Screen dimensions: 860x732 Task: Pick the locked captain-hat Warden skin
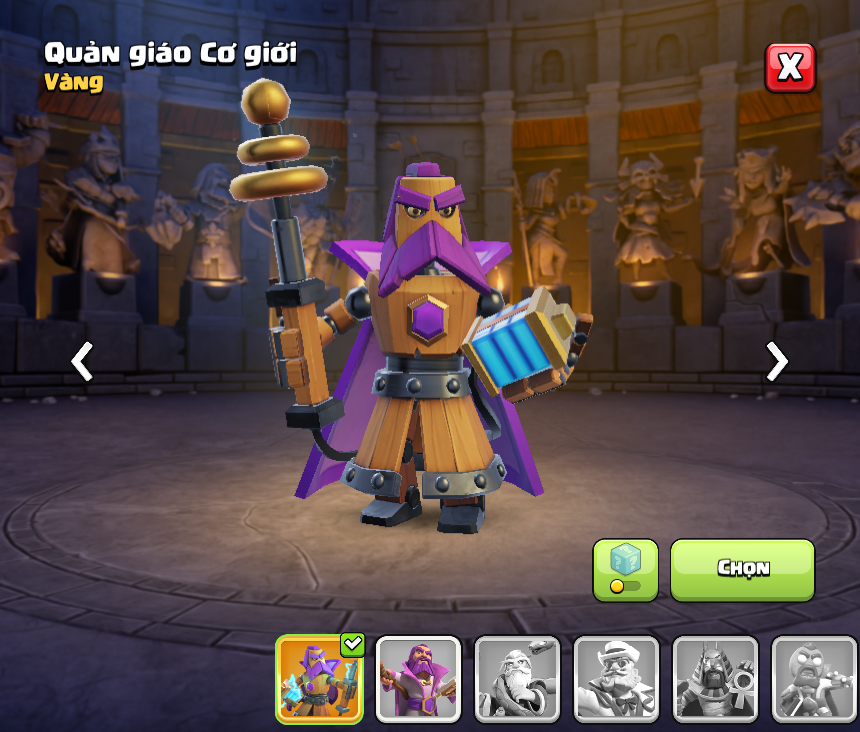coord(616,679)
